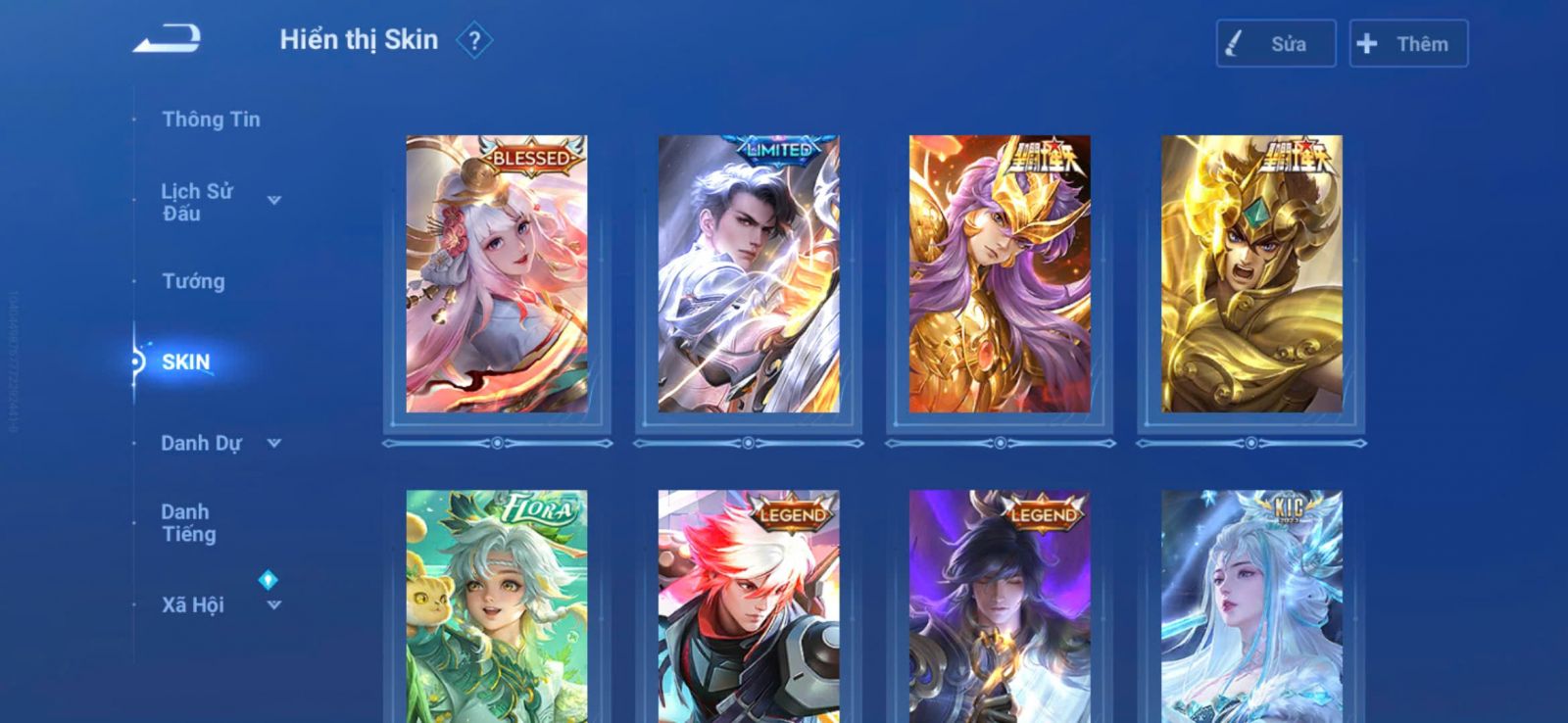This screenshot has height=723, width=1568.
Task: Choose the red-haired LEGEND skin card
Action: coord(749,607)
